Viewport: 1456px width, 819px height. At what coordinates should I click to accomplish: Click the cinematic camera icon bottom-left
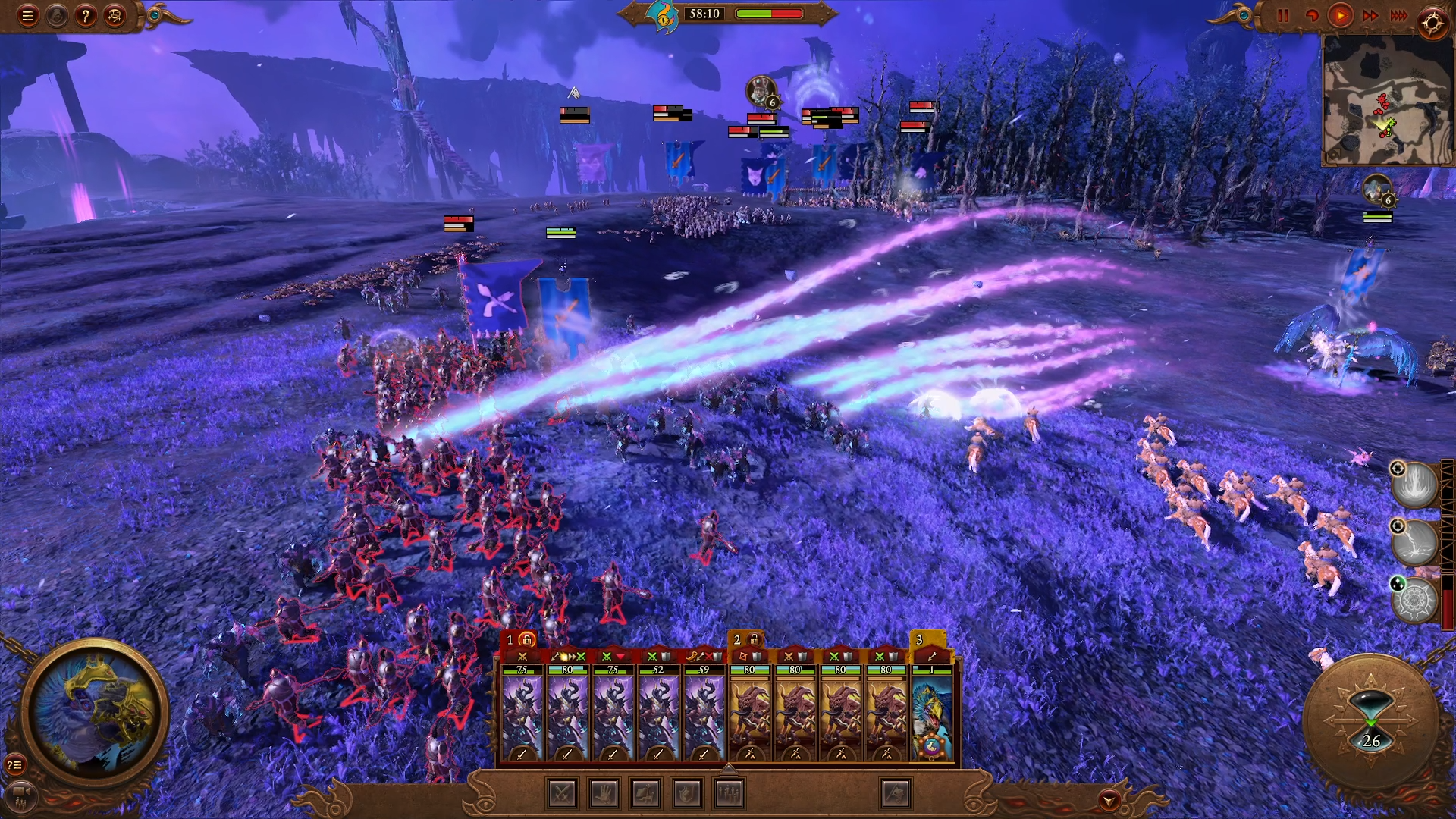(x=20, y=795)
